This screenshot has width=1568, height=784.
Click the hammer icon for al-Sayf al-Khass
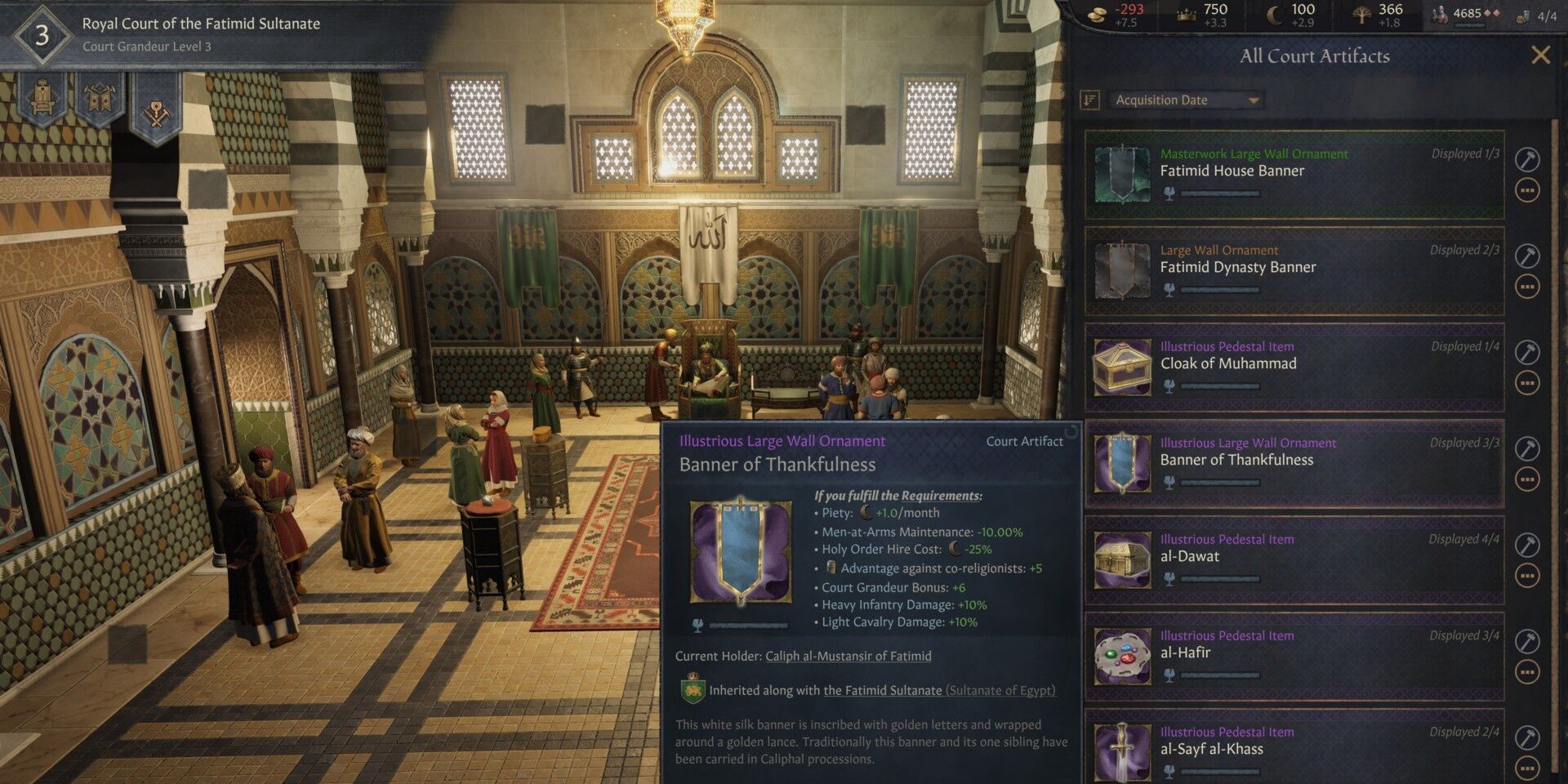(1526, 737)
